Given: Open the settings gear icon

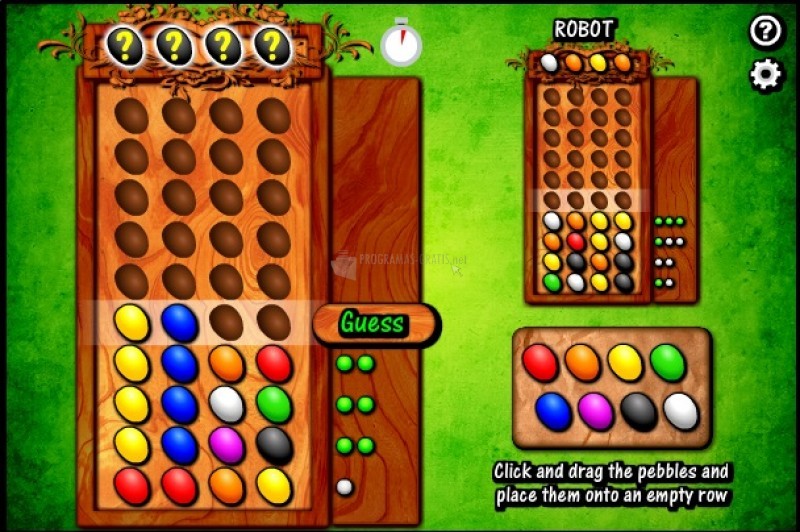Looking at the screenshot, I should tap(766, 76).
